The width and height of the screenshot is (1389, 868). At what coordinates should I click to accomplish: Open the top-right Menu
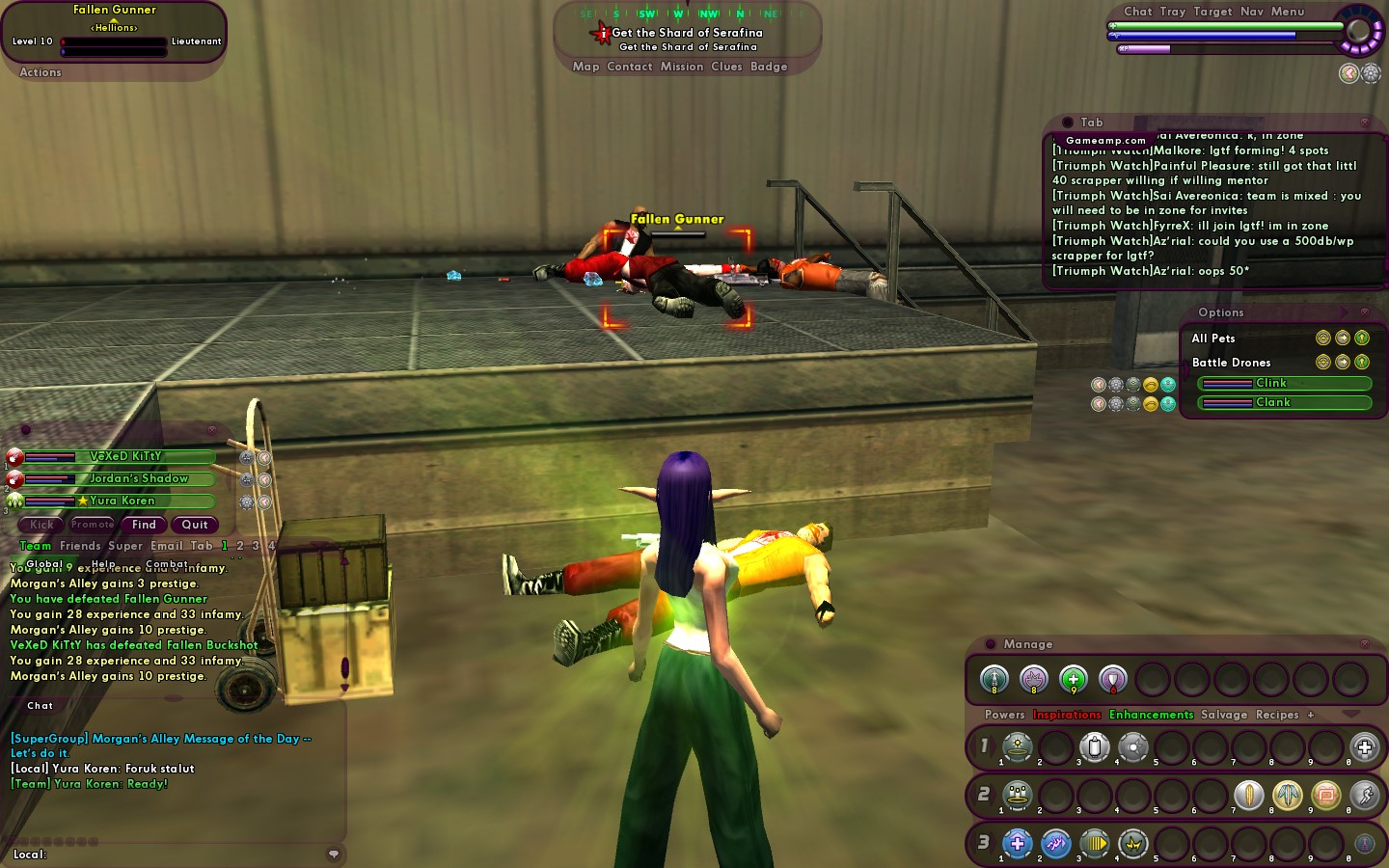(1288, 12)
